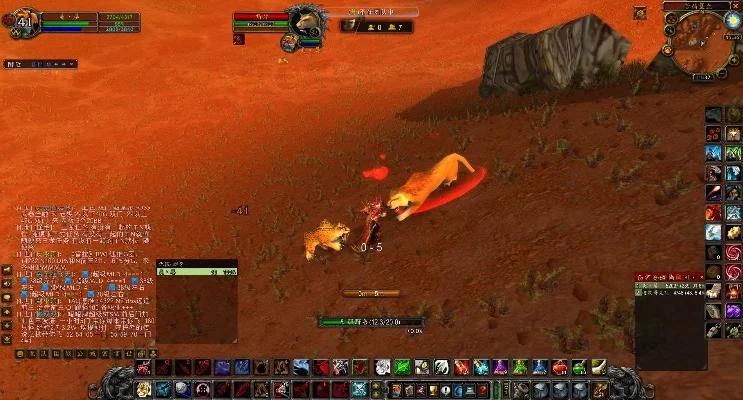
Task: Click the small debuff icon under target frame
Action: tap(238, 40)
